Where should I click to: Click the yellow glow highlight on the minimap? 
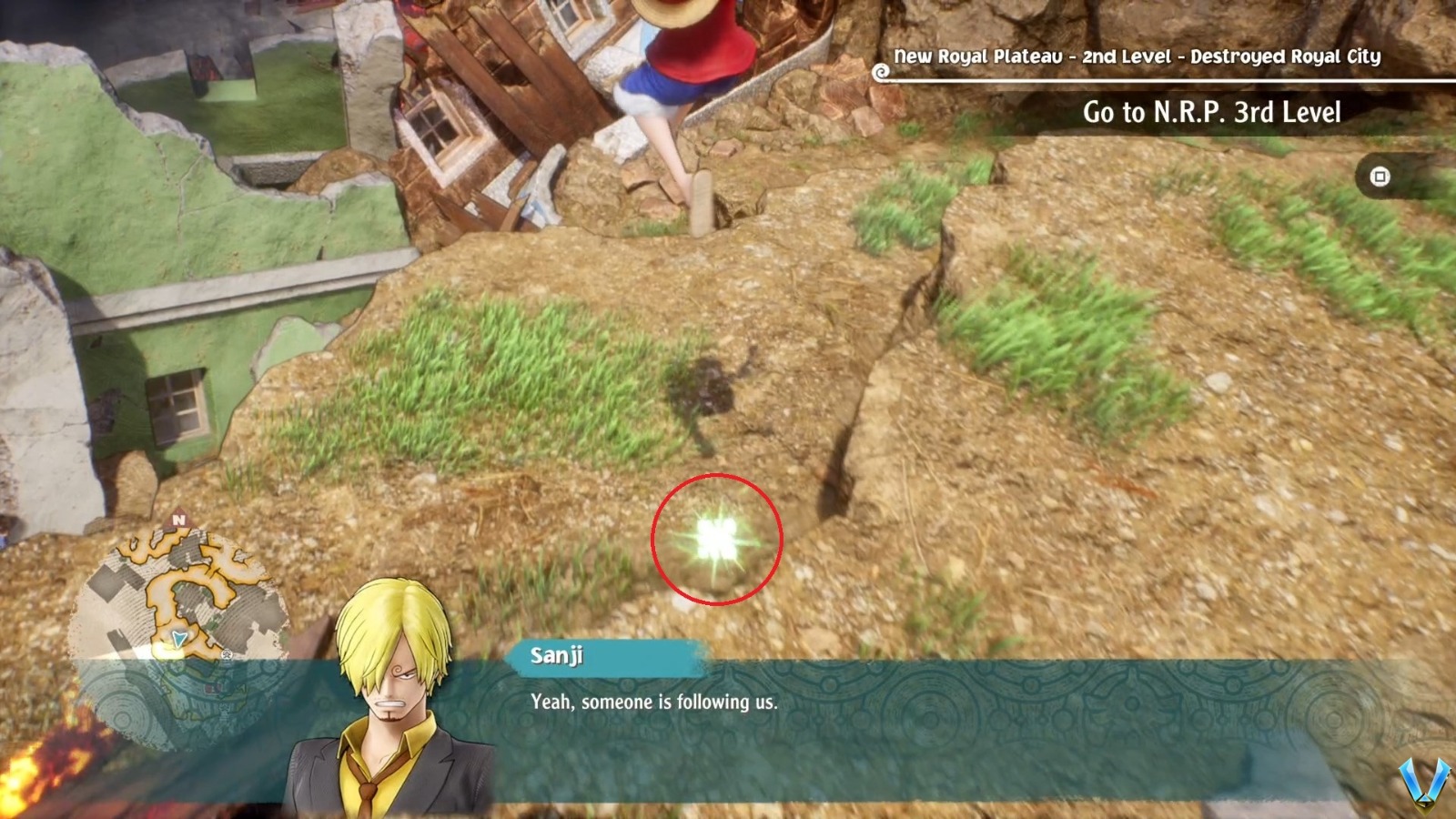[x=167, y=650]
